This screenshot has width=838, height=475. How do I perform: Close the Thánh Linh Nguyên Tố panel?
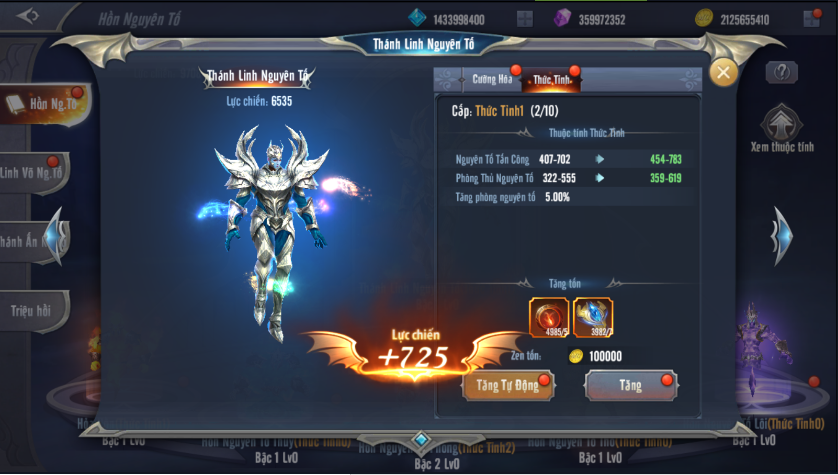(x=723, y=72)
